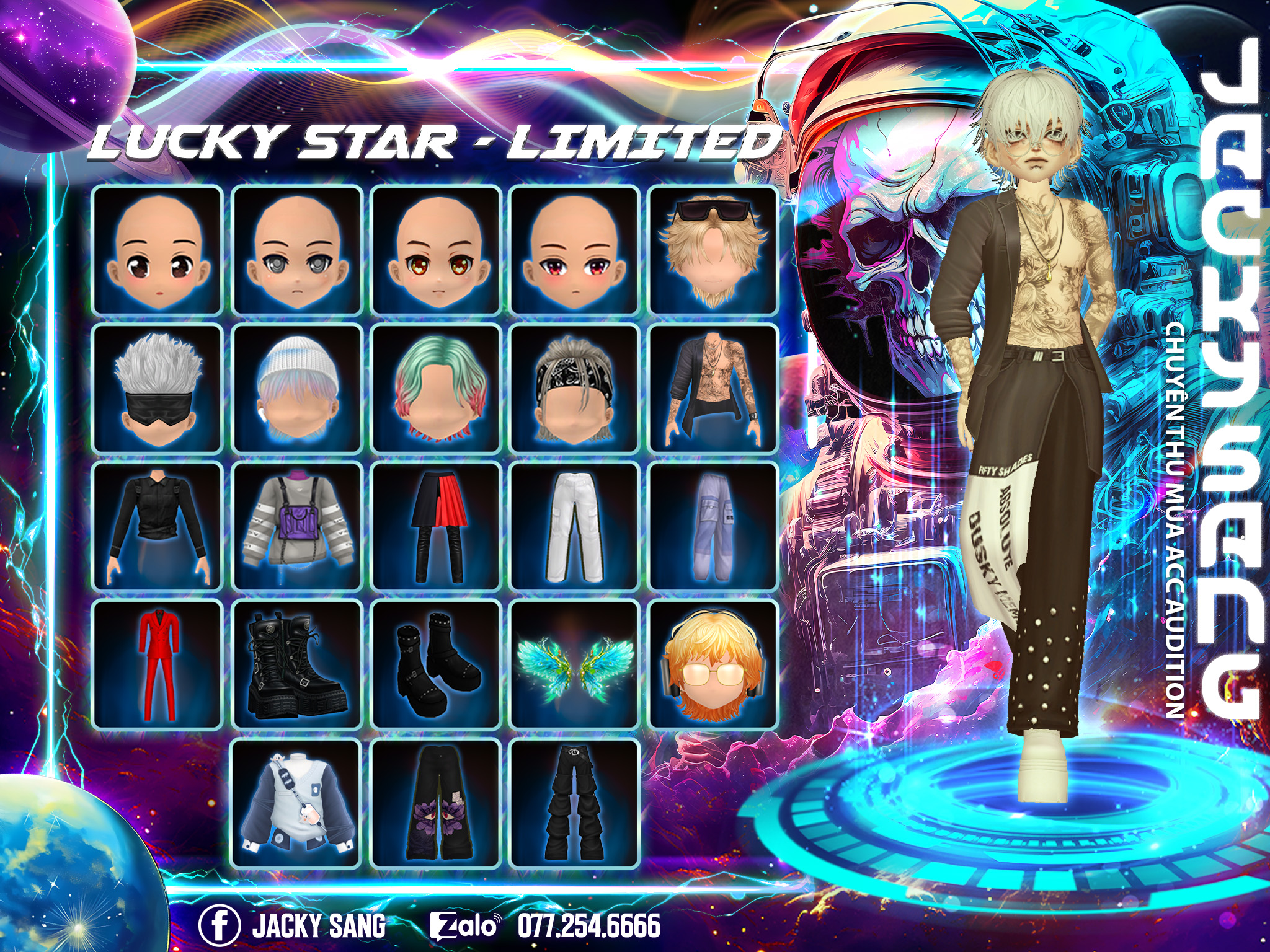This screenshot has width=1270, height=952.
Task: Select white spiky hair with black blindfold
Action: [157, 389]
